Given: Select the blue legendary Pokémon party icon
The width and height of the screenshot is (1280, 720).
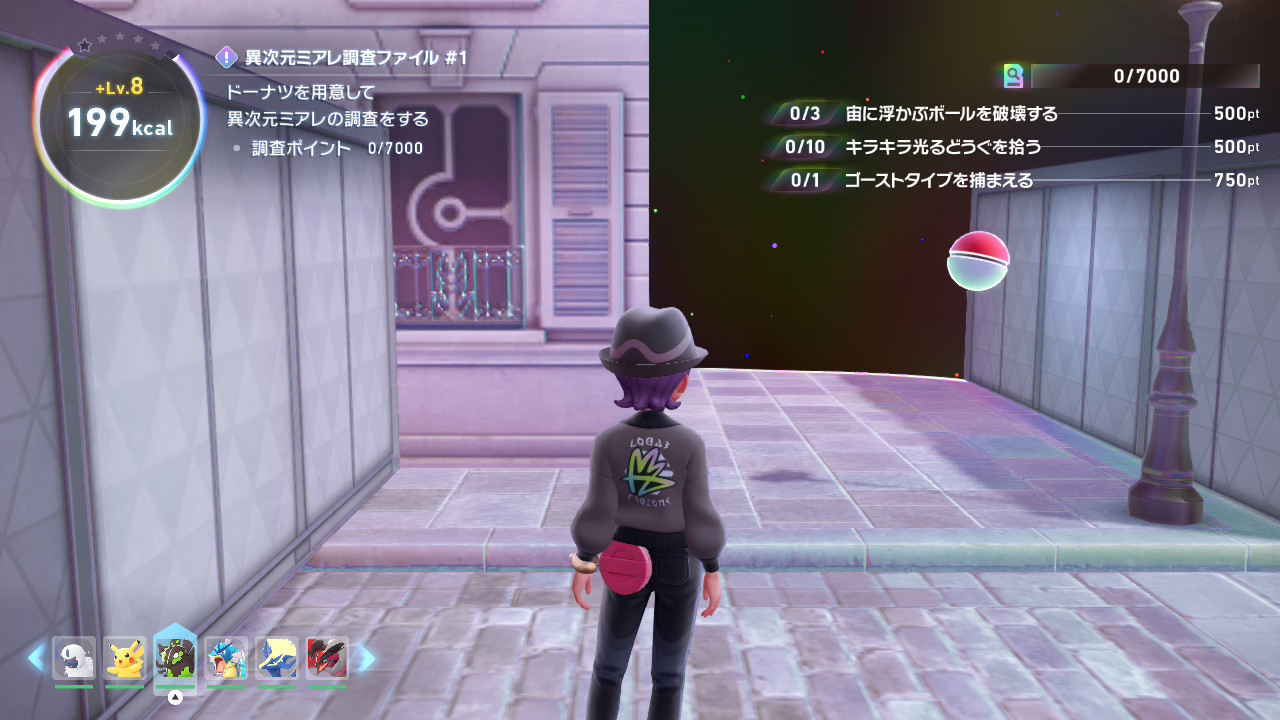Looking at the screenshot, I should (x=276, y=657).
